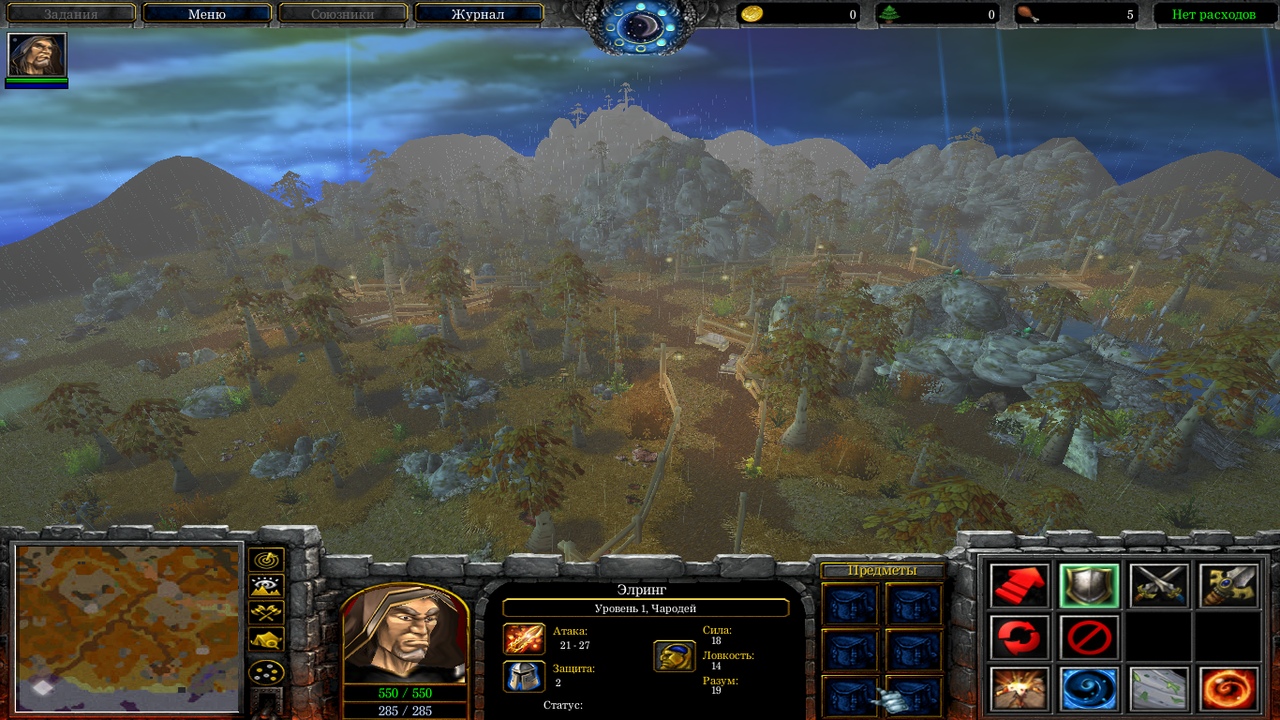The width and height of the screenshot is (1280, 720).
Task: Activate the minimap signal ping button
Action: coord(267,560)
